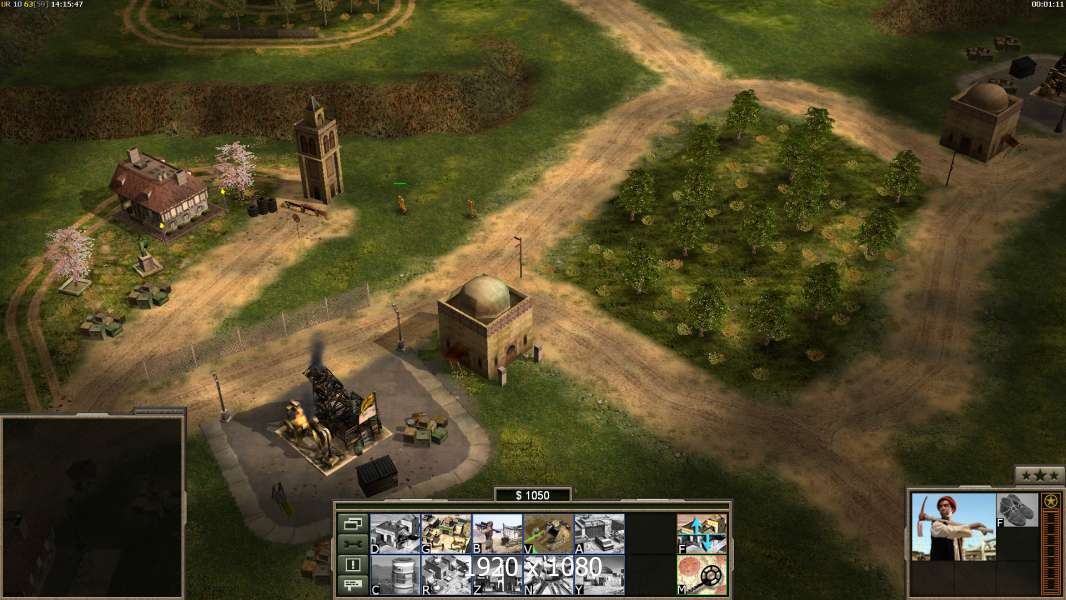The width and height of the screenshot is (1066, 600).
Task: Activate the blue arrows command marked F
Action: (702, 533)
